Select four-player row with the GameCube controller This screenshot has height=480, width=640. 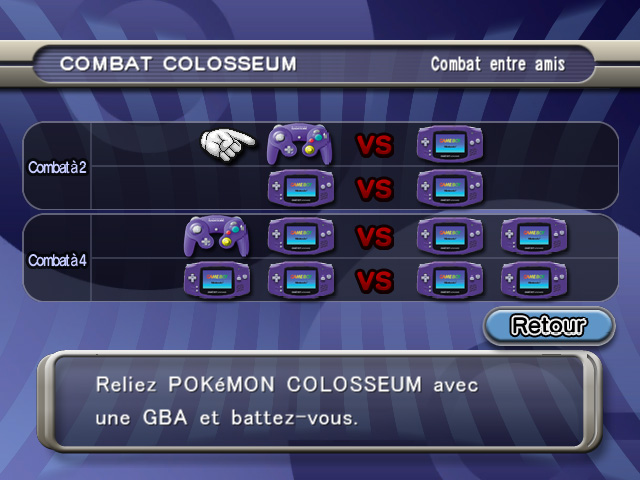point(374,237)
